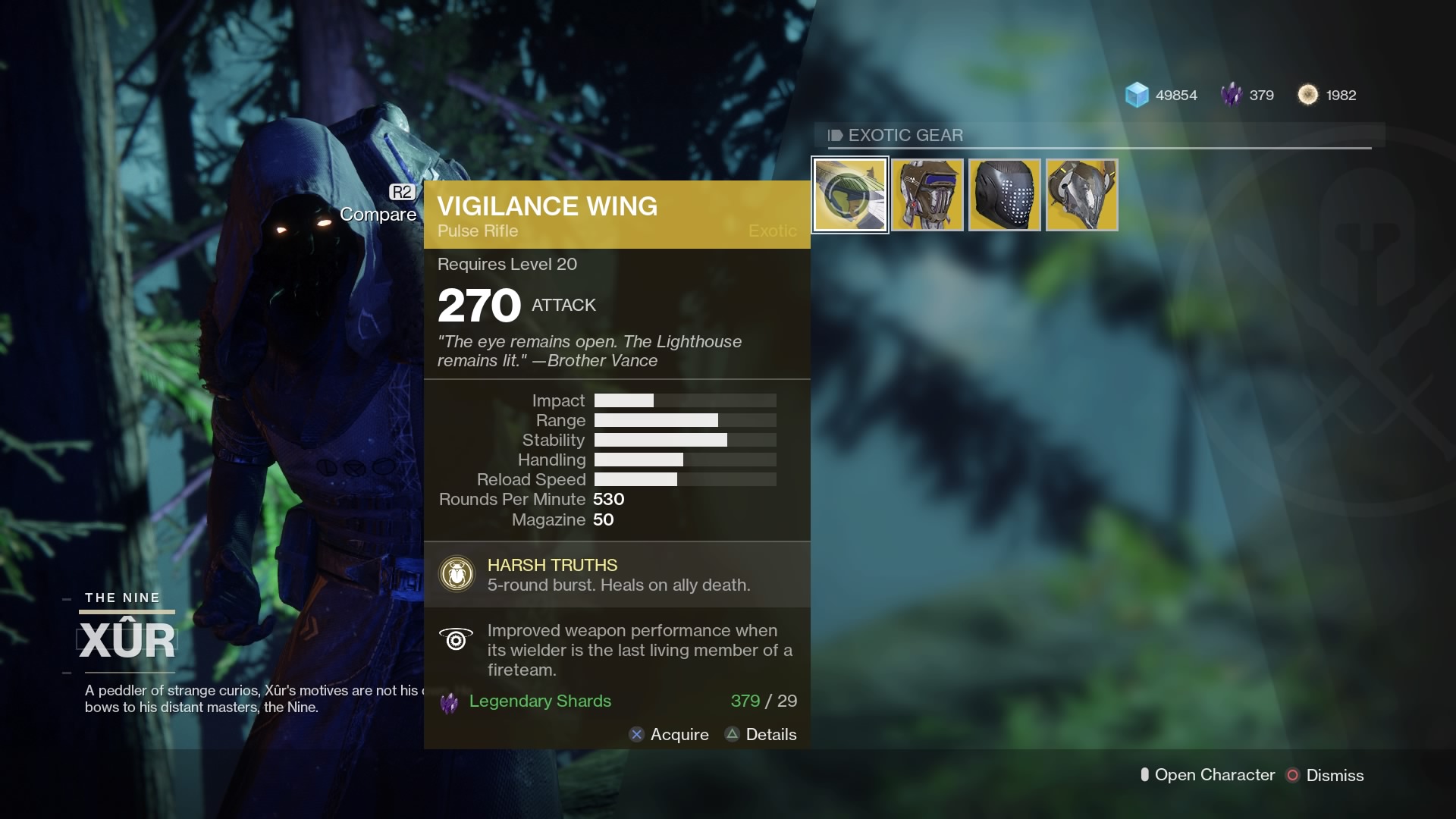This screenshot has height=819, width=1456.
Task: Select the helmet exotic in Exotic Gear
Action: (1004, 194)
